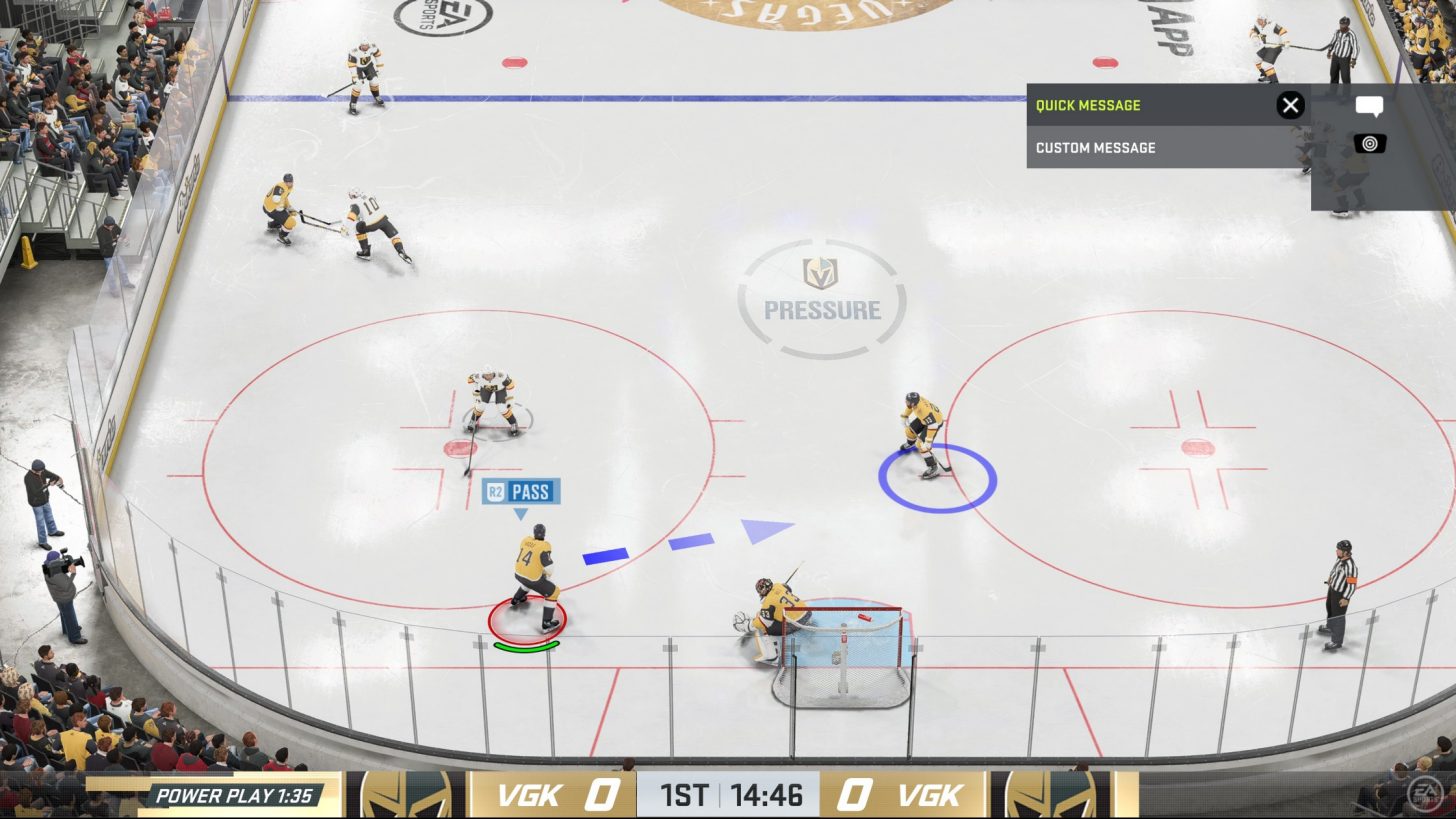This screenshot has width=1456, height=819.
Task: Select the QUICK MESSAGE option
Action: click(x=1090, y=104)
